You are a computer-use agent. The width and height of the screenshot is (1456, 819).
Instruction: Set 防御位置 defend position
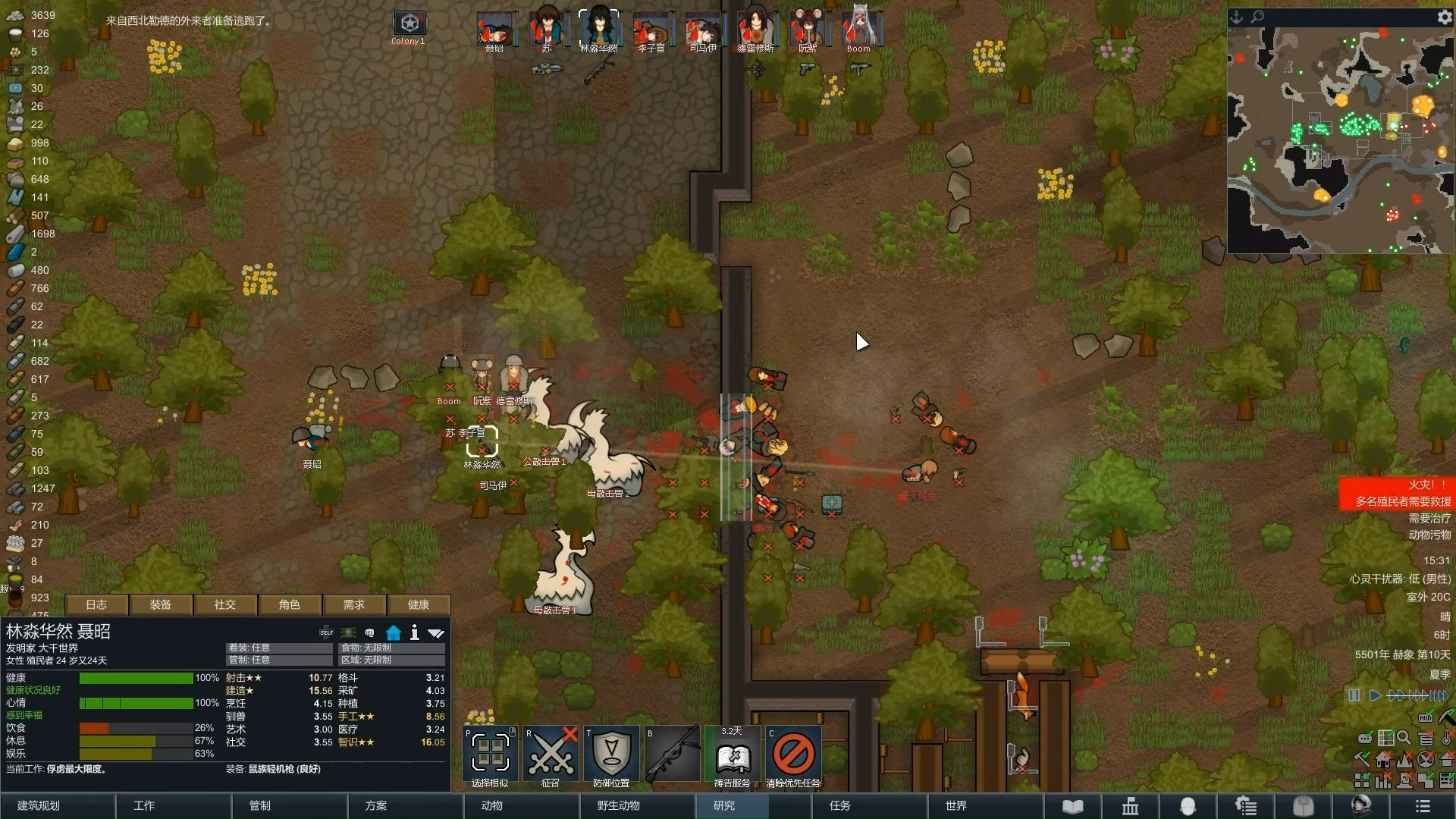click(611, 755)
